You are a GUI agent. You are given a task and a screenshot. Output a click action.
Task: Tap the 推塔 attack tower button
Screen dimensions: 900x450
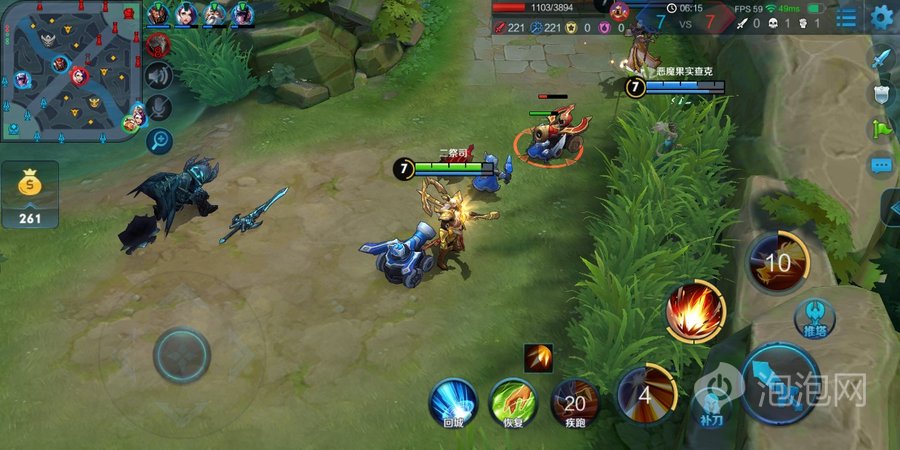point(815,318)
